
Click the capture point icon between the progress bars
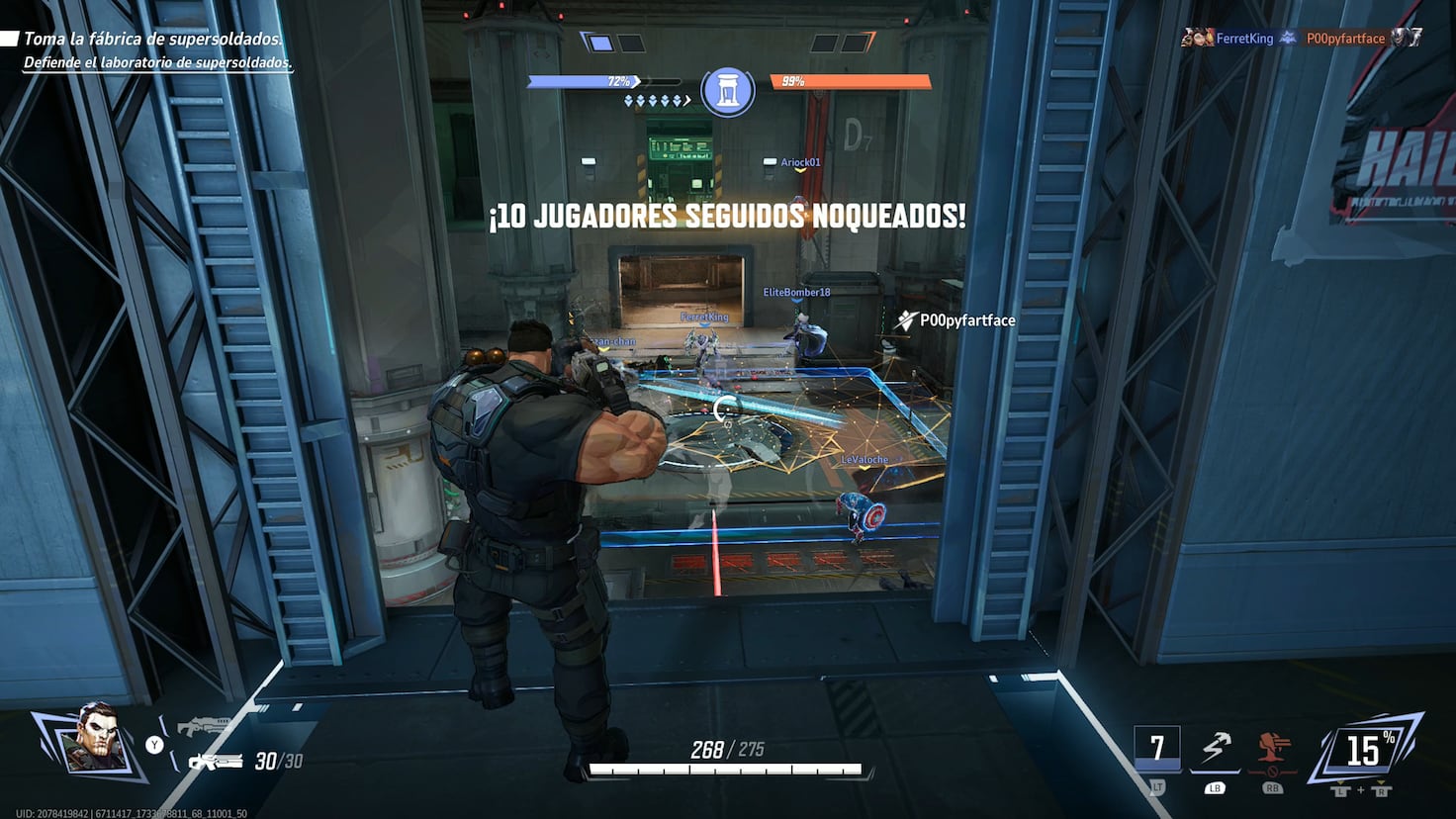tap(729, 88)
